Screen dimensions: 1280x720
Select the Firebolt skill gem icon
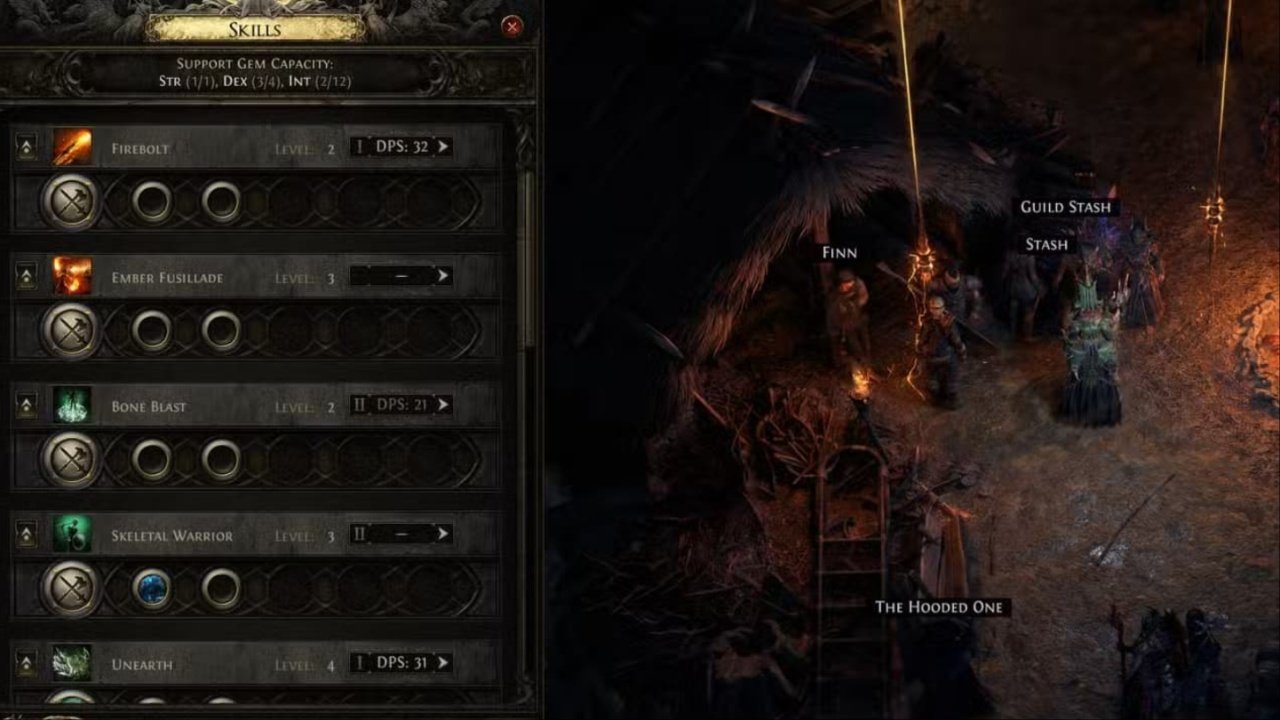(x=72, y=147)
